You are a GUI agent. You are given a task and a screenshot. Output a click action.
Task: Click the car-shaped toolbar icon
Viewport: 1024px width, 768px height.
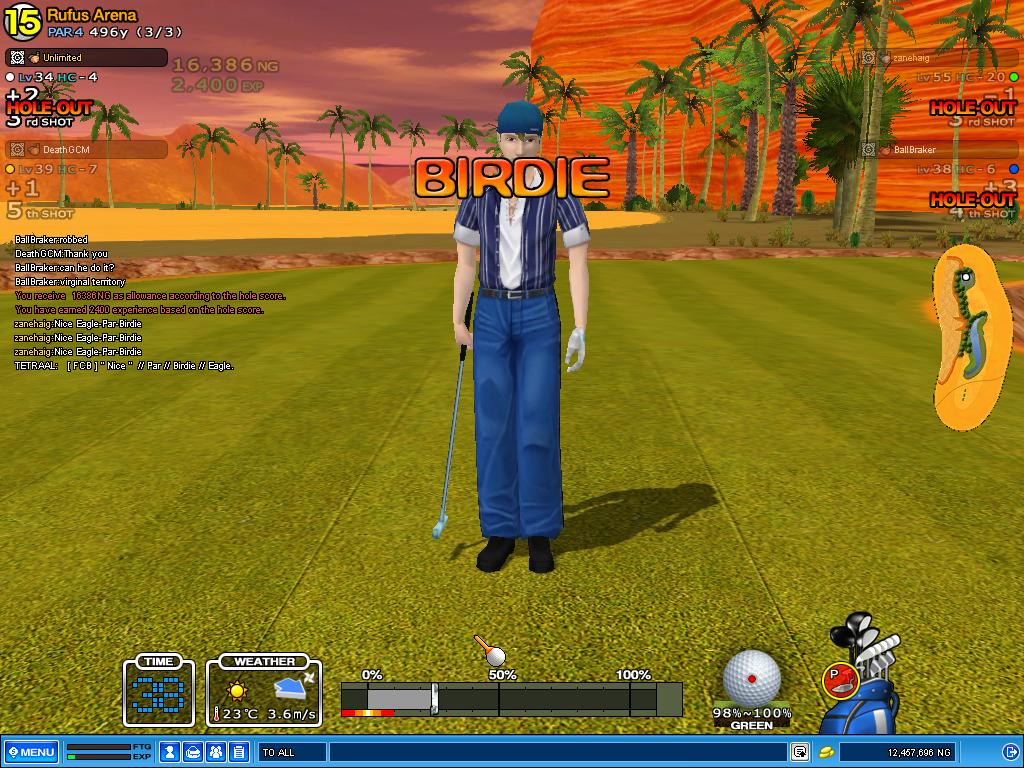[194, 752]
